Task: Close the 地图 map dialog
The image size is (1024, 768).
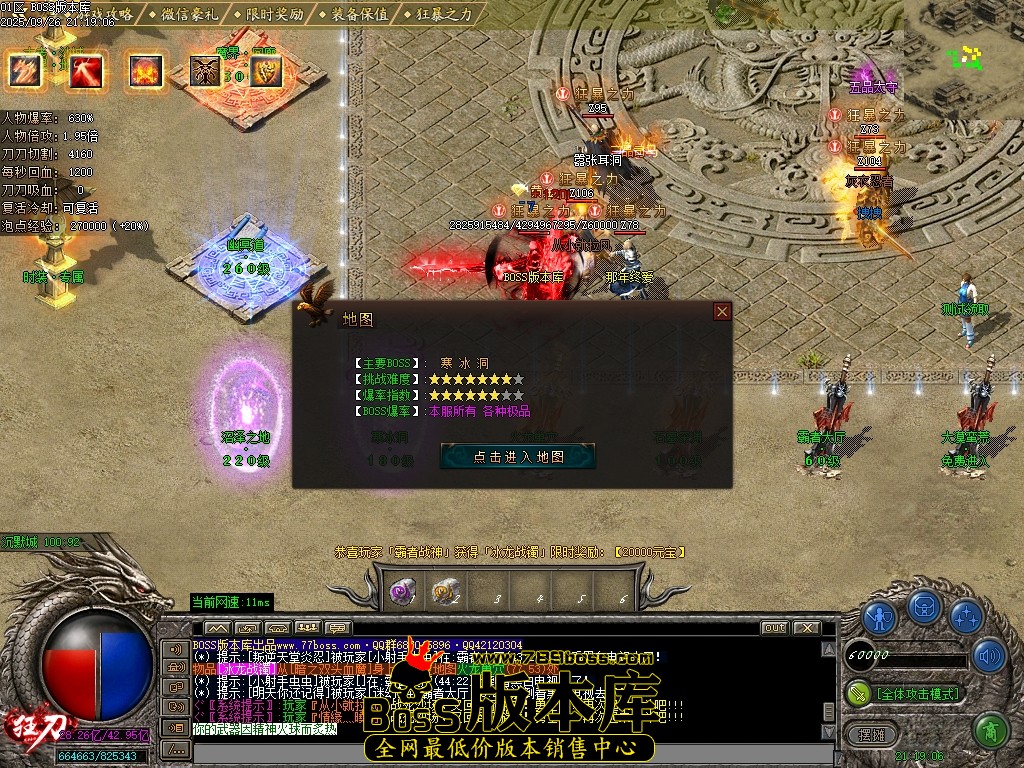Action: click(x=722, y=312)
